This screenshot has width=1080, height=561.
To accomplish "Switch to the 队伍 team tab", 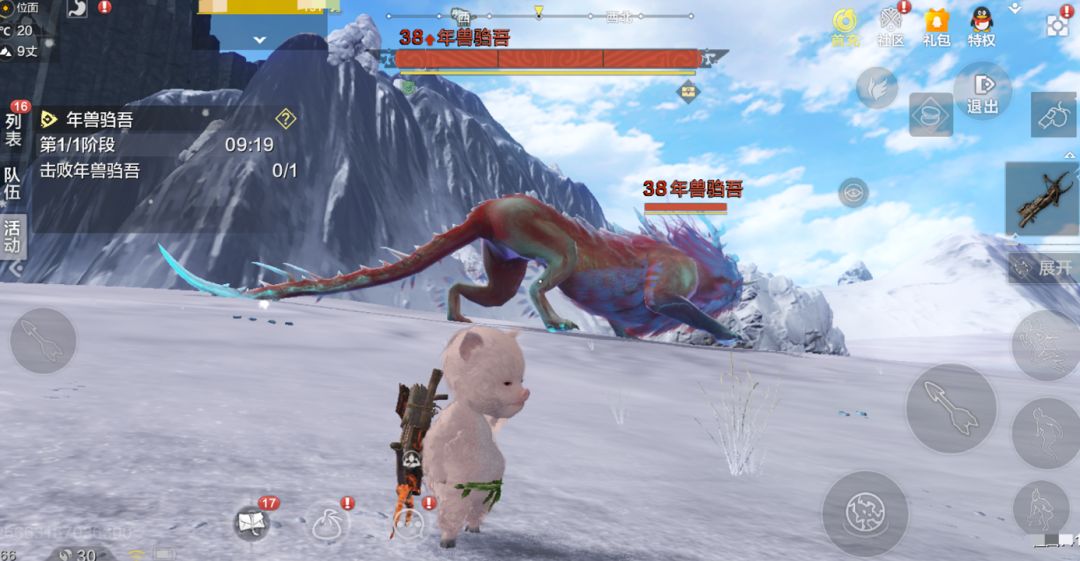I will pos(13,183).
